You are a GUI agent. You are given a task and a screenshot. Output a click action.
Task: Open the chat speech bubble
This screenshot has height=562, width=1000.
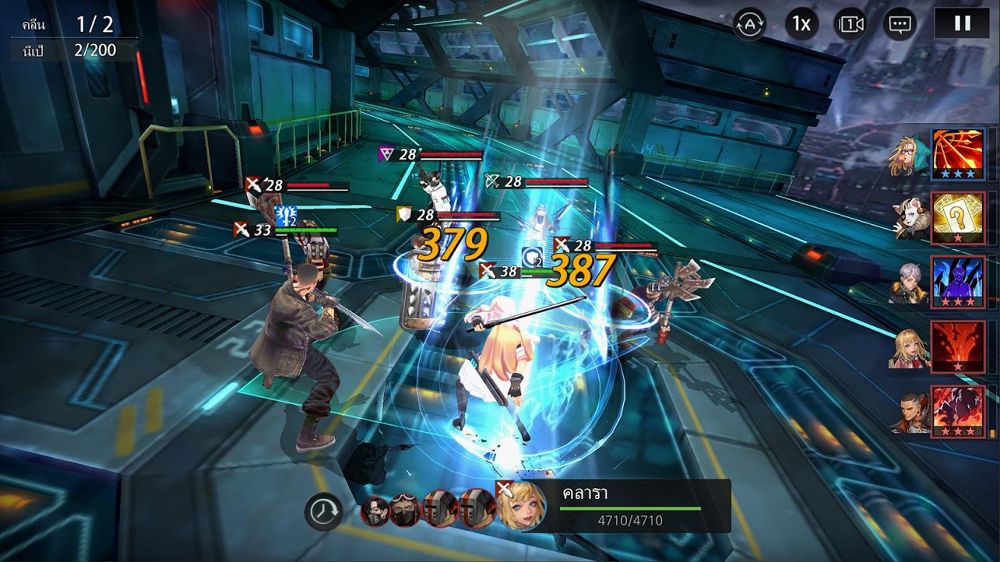click(x=902, y=23)
